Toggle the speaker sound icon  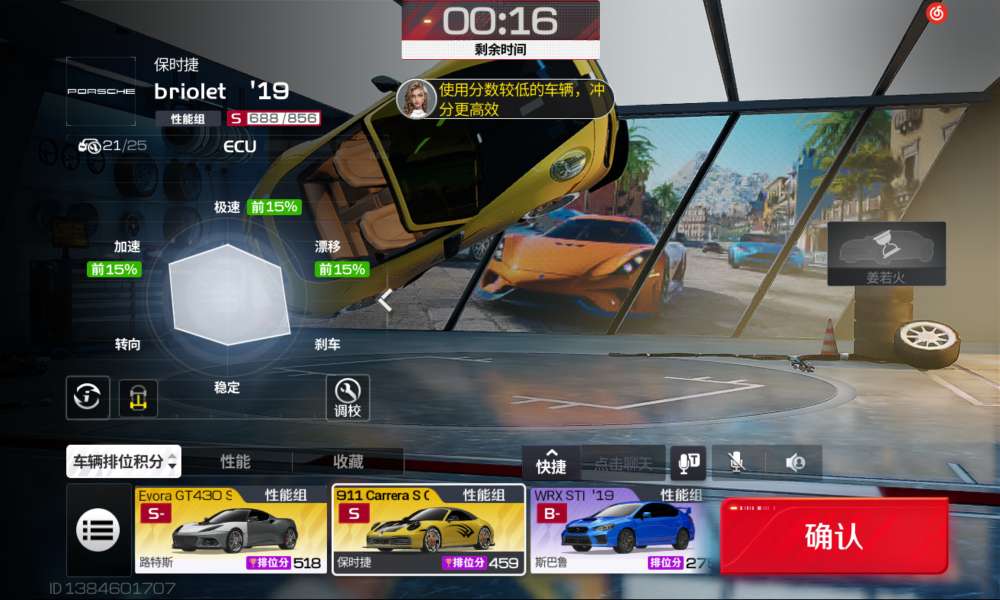(x=795, y=462)
